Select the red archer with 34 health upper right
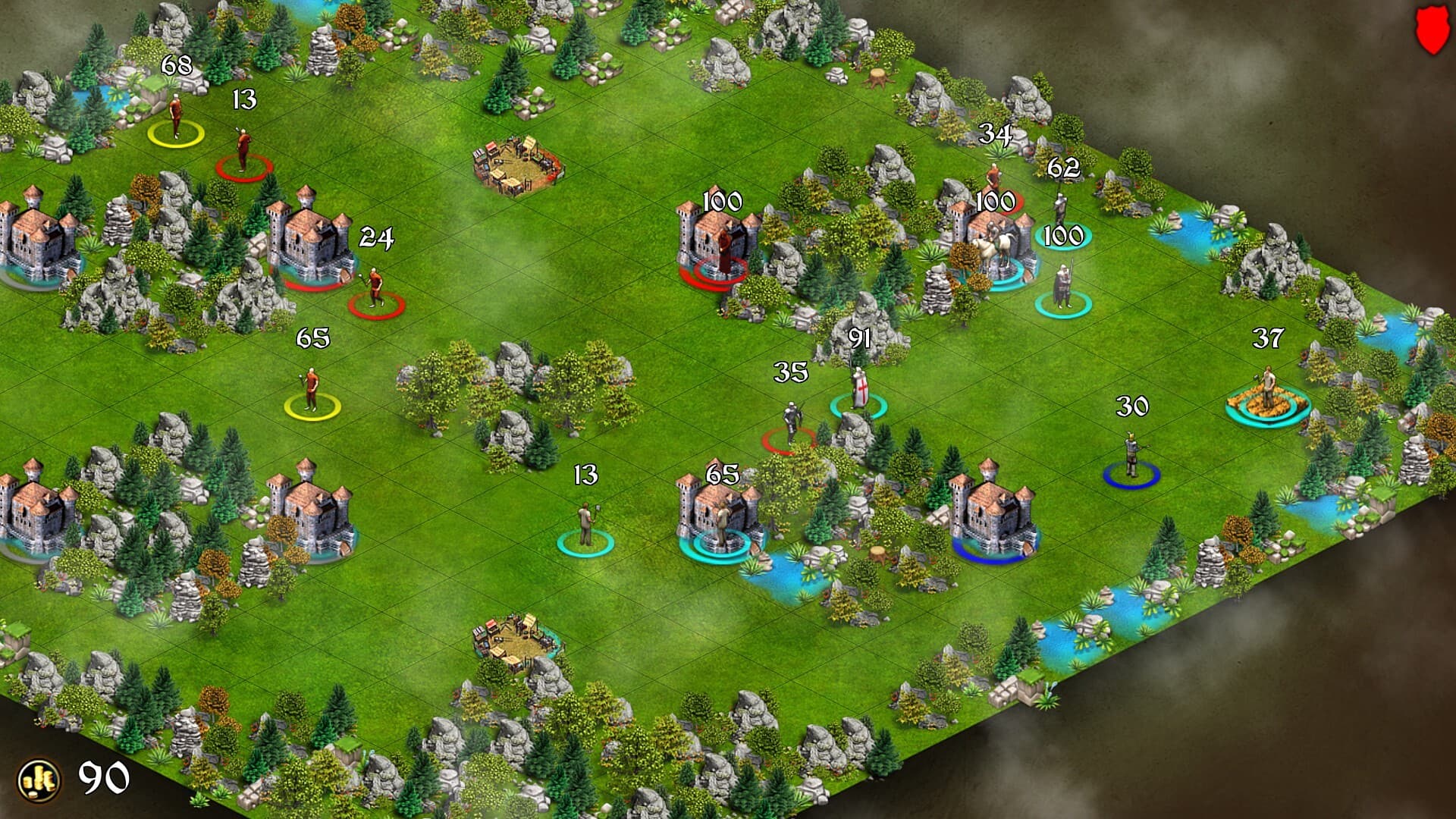 (x=993, y=174)
